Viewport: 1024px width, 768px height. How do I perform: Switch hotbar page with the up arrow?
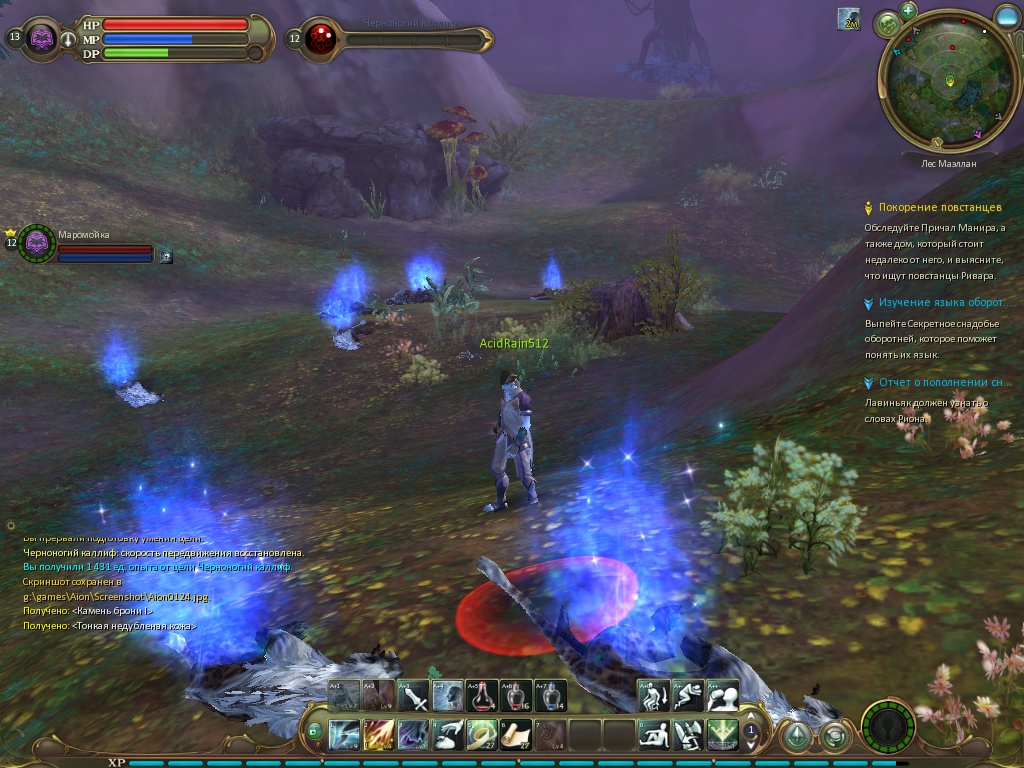tap(751, 717)
